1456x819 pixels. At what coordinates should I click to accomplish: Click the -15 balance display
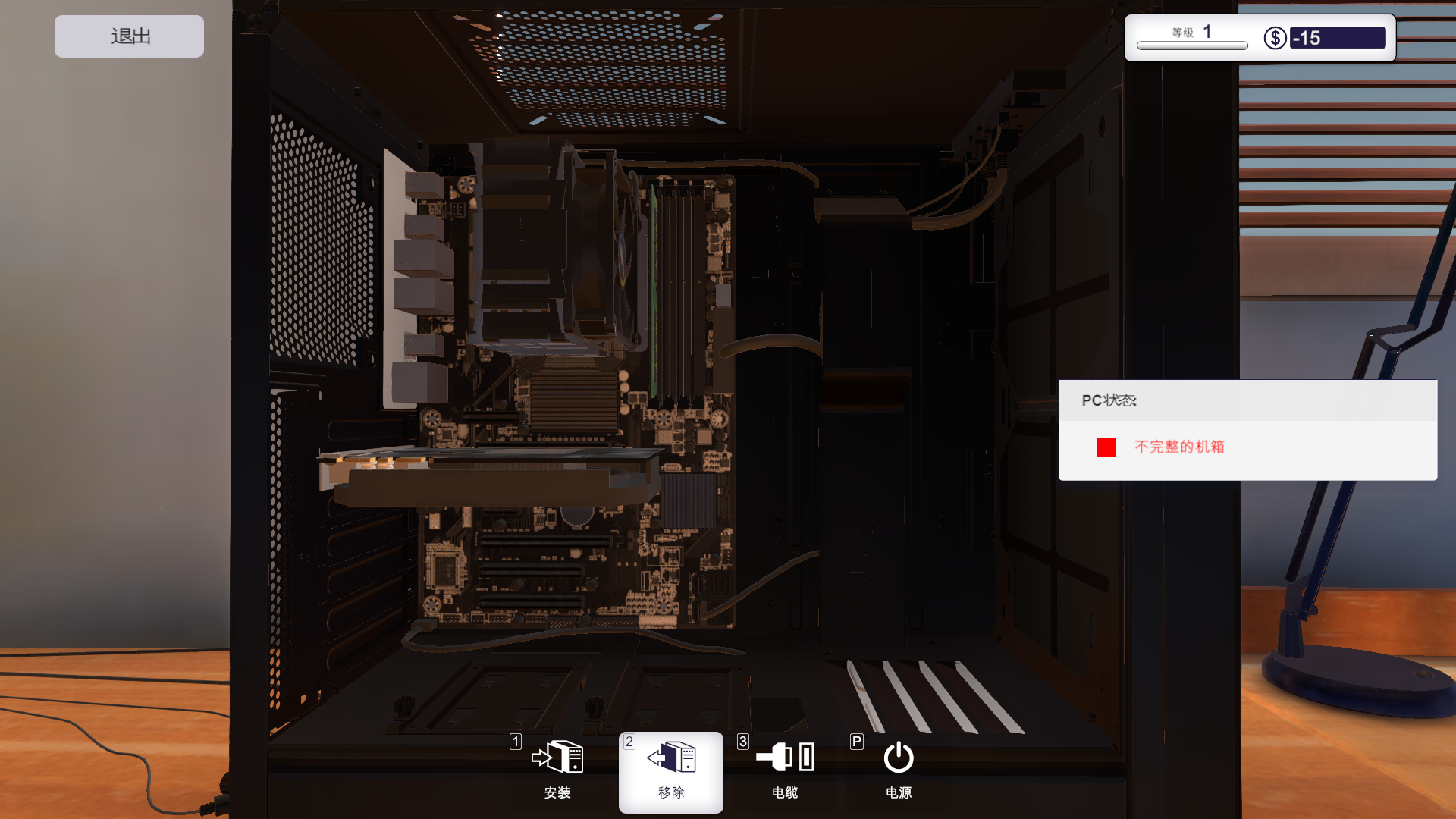point(1338,37)
